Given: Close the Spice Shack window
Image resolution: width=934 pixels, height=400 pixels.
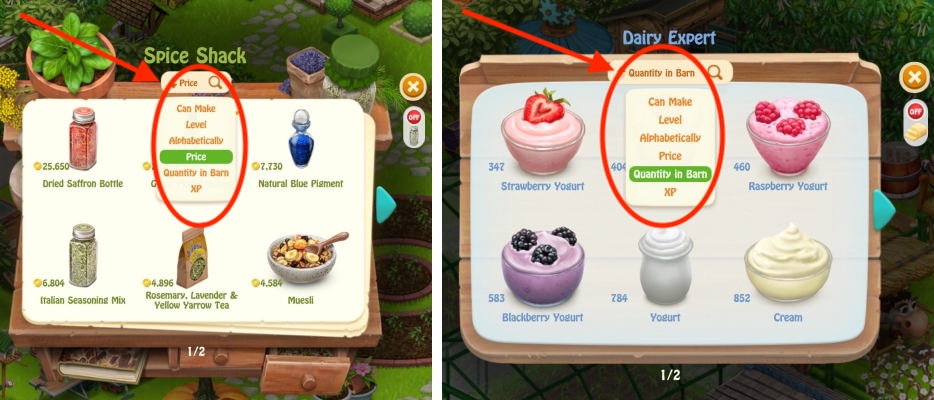Looking at the screenshot, I should pos(413,87).
